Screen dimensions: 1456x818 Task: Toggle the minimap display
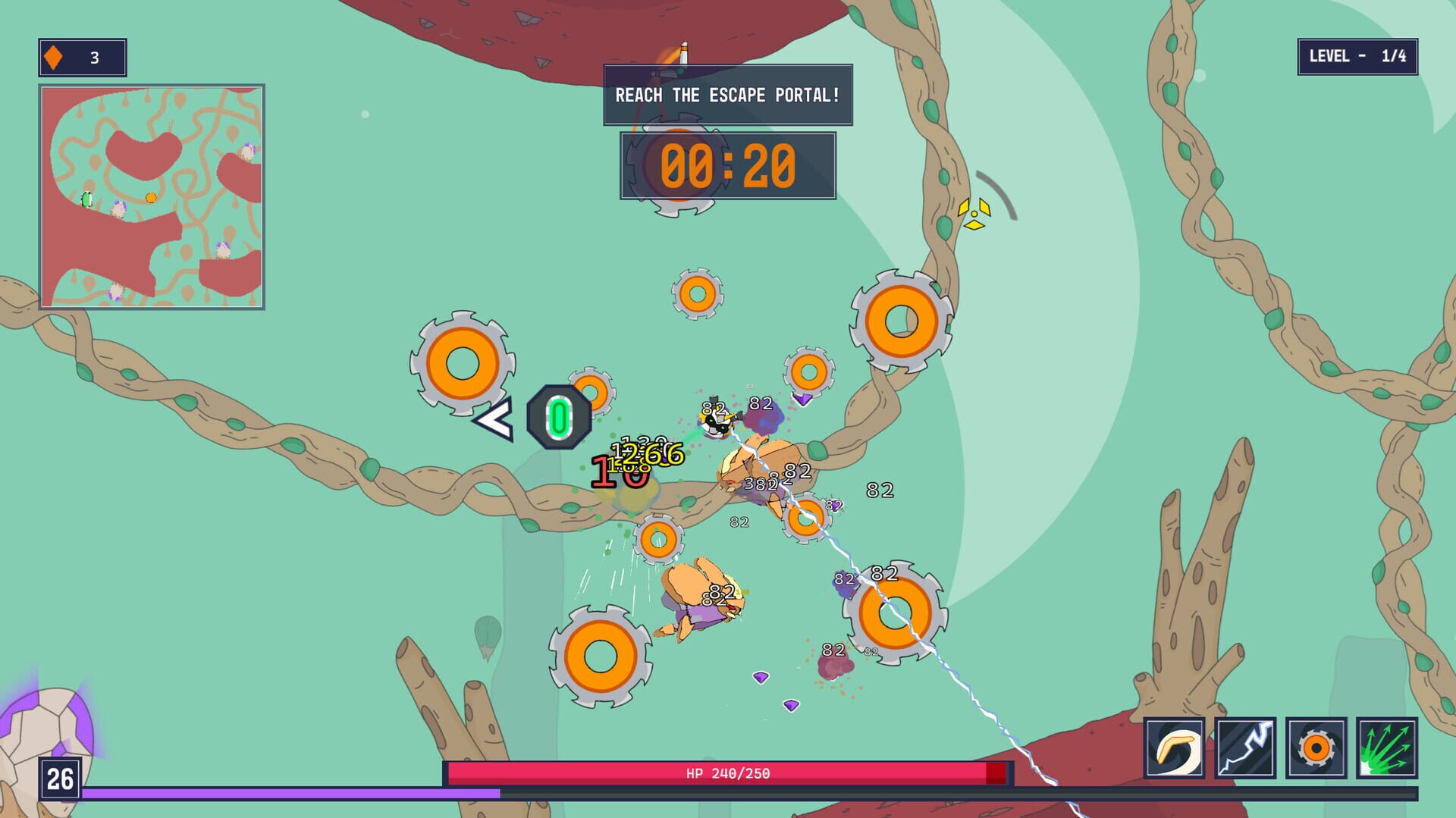point(152,197)
